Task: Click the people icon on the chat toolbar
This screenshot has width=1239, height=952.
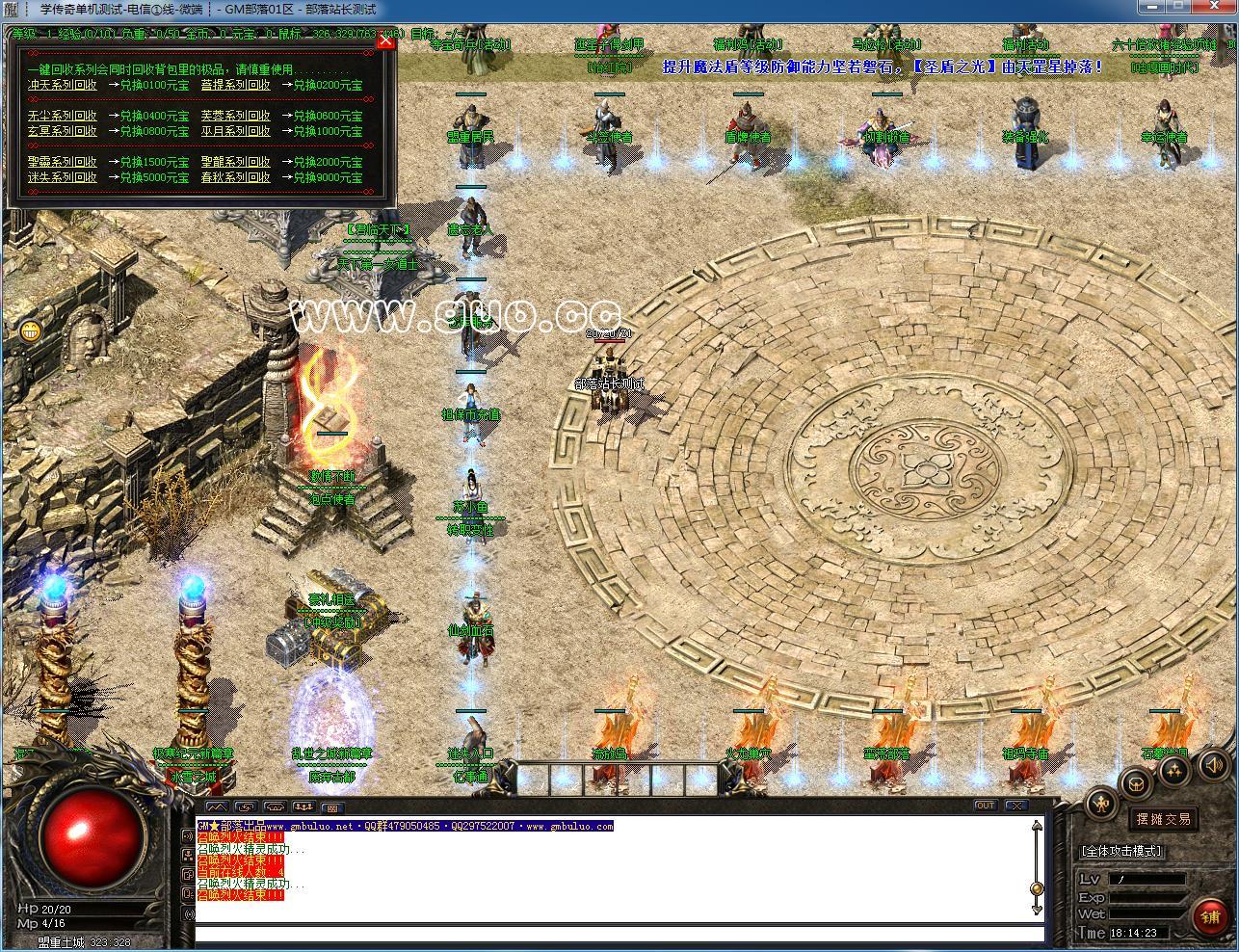Action: (304, 806)
